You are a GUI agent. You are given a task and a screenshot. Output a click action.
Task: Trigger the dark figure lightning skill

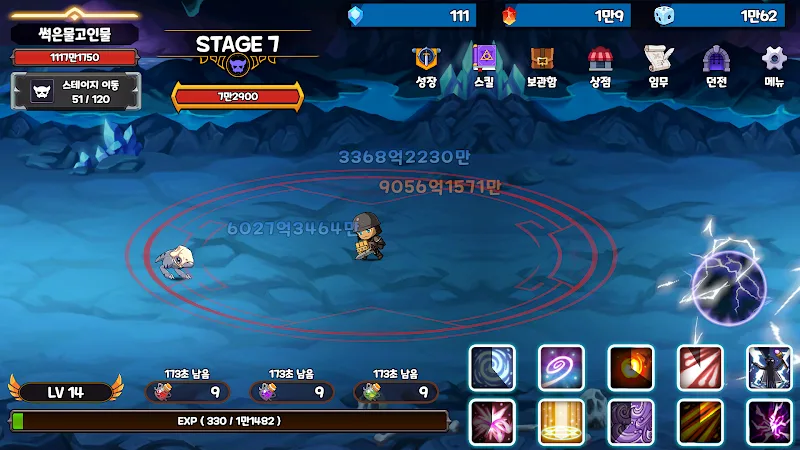point(769,367)
